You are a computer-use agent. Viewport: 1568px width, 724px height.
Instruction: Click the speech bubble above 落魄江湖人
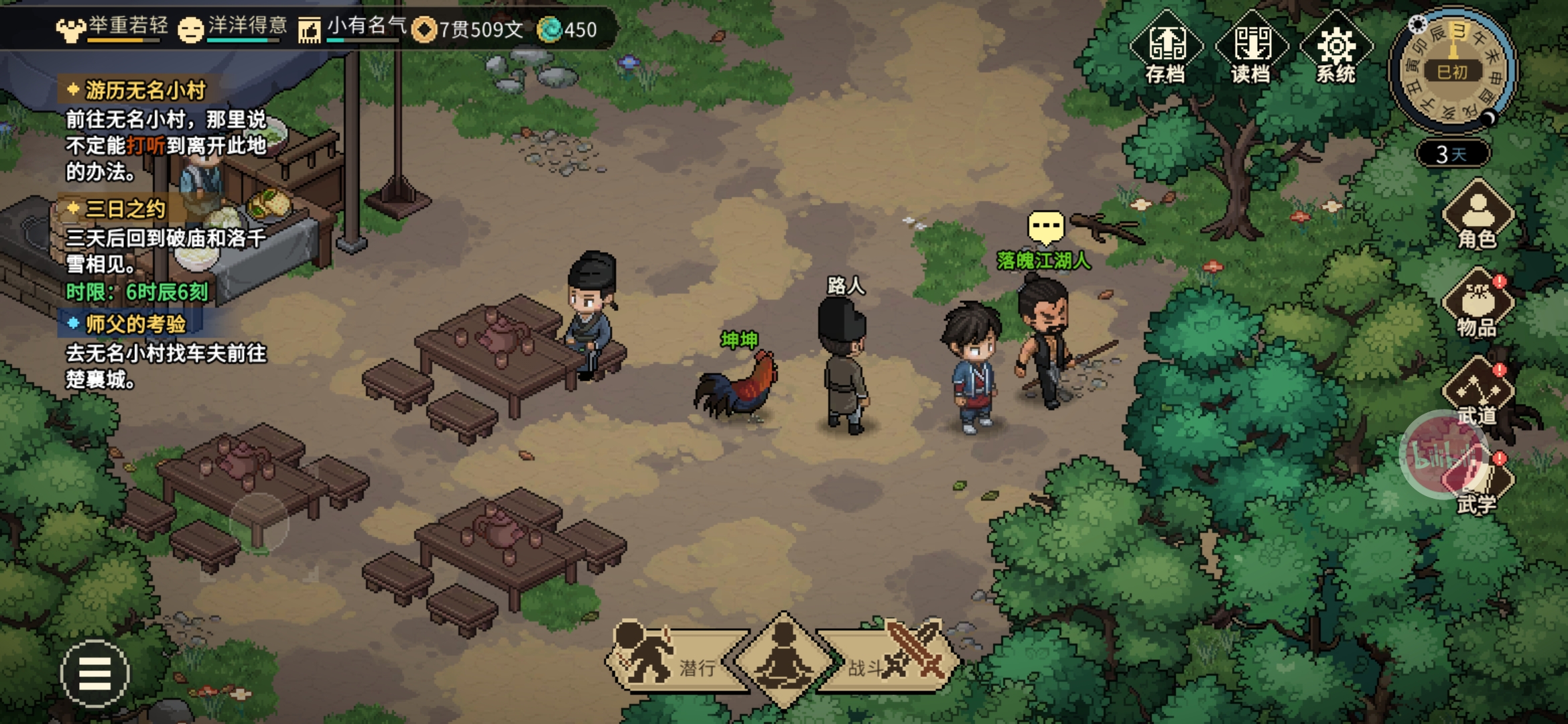(1045, 227)
